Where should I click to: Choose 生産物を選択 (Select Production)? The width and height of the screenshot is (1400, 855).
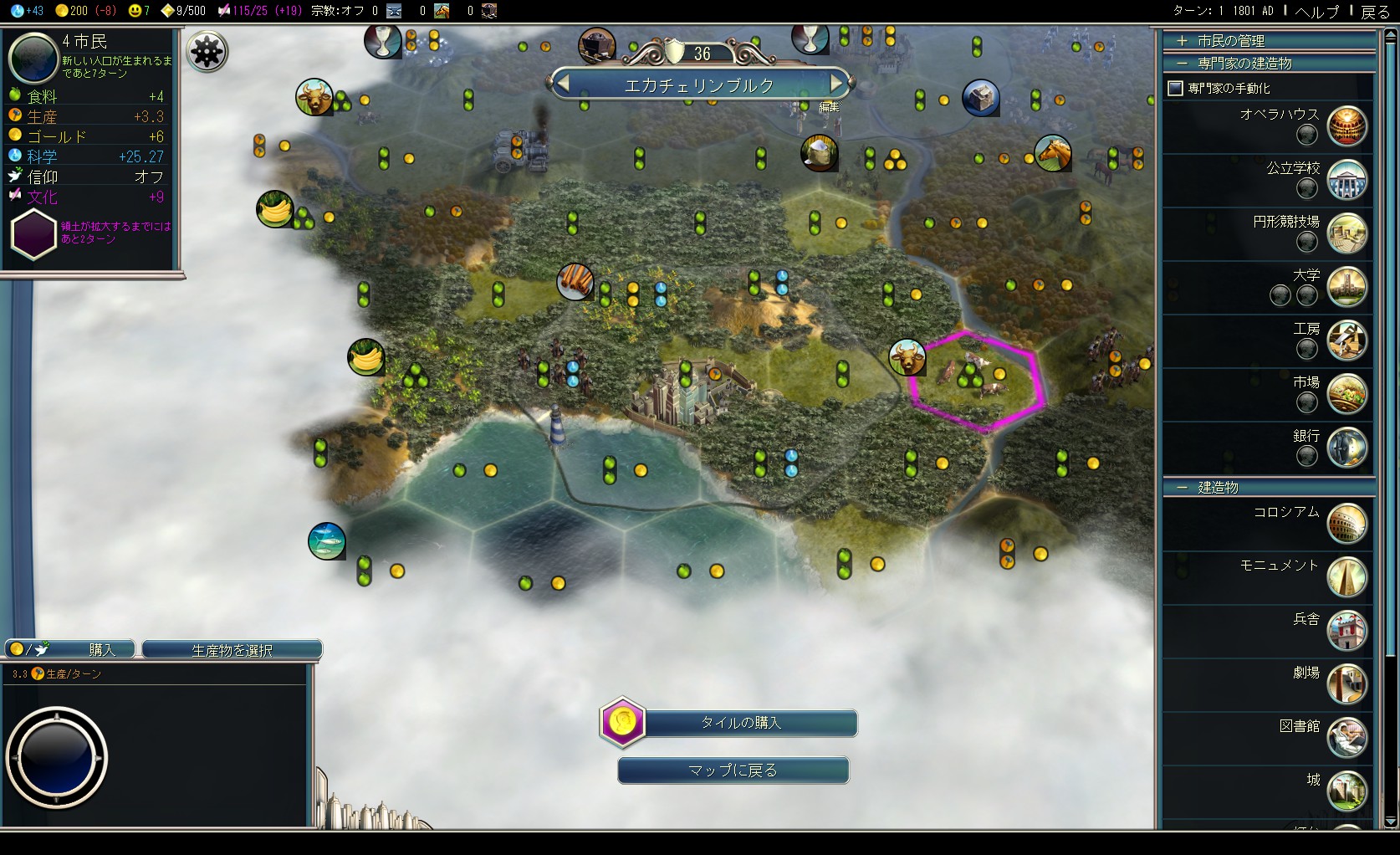(x=232, y=649)
